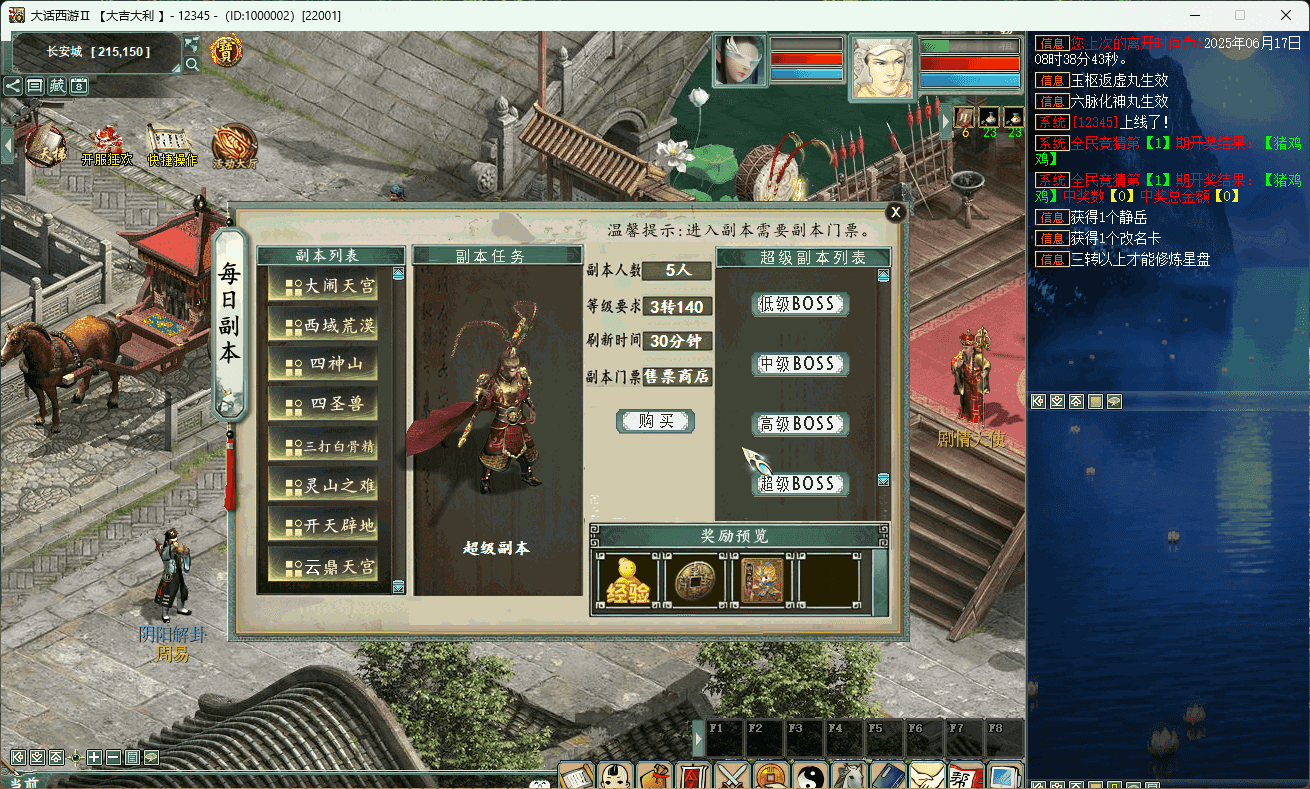The width and height of the screenshot is (1310, 789).
Task: Click the 经验 reward preview icon
Action: pos(626,581)
